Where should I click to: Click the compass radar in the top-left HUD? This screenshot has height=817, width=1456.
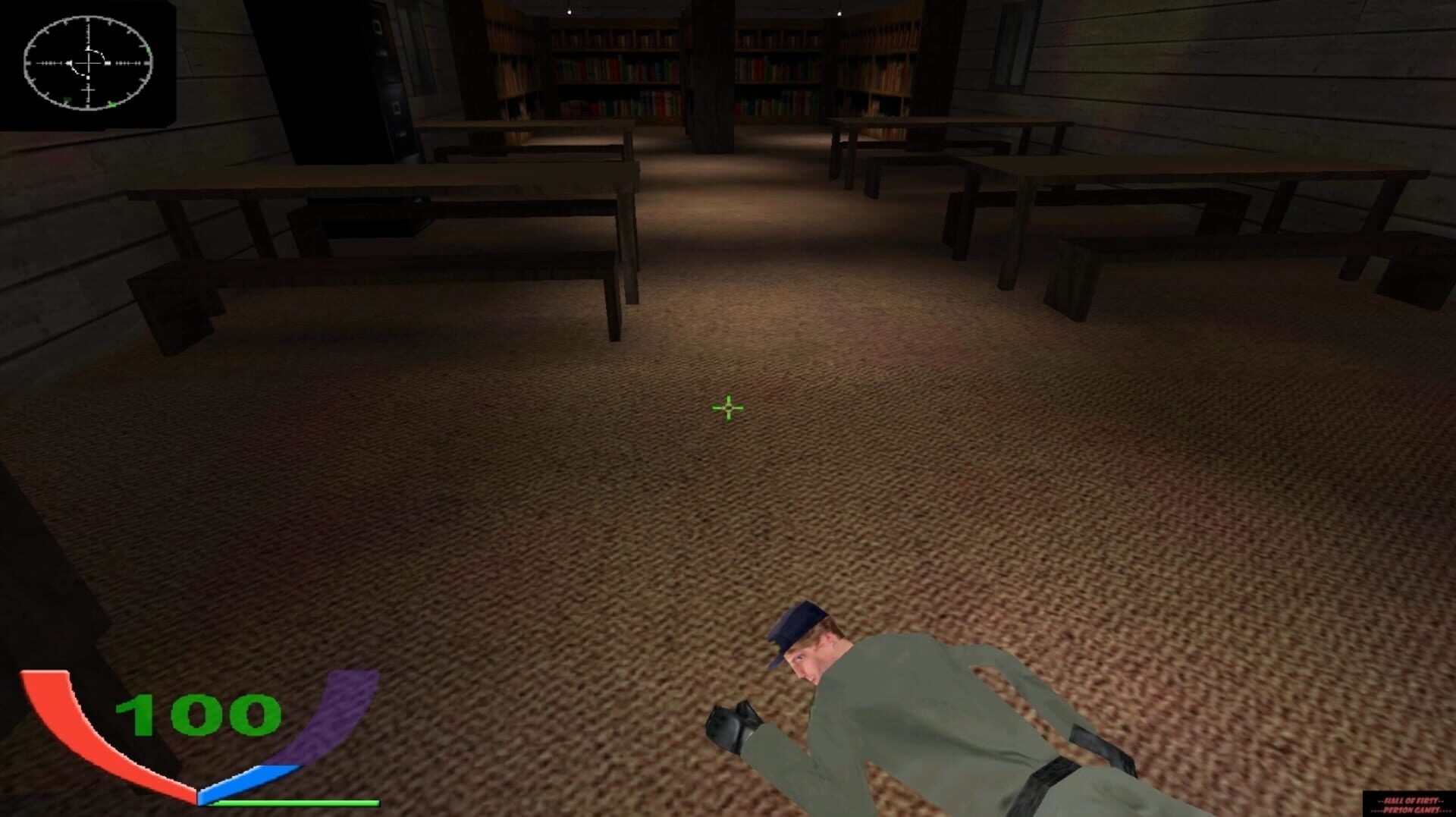(89, 64)
